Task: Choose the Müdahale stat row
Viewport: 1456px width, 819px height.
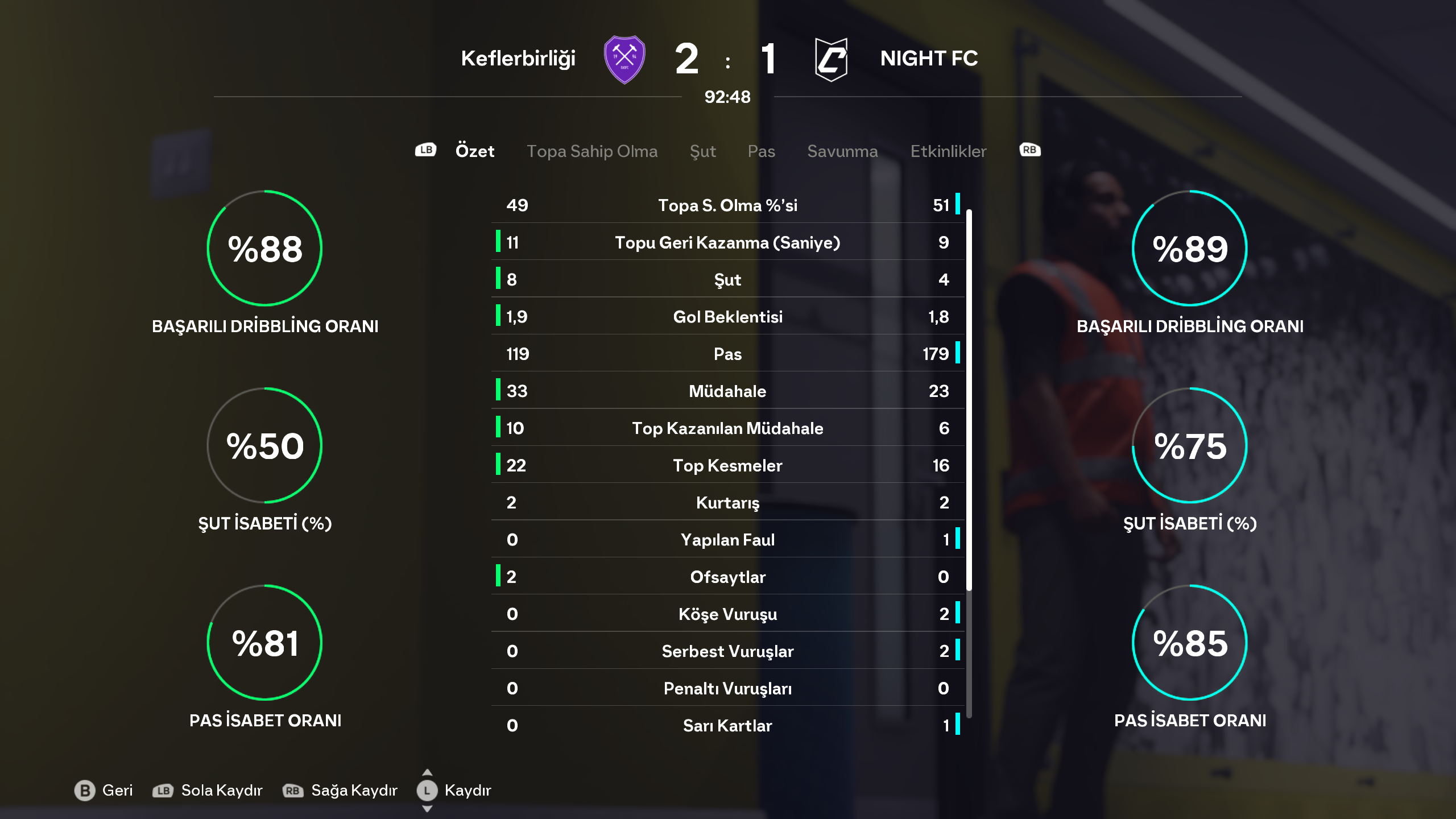Action: (x=727, y=391)
